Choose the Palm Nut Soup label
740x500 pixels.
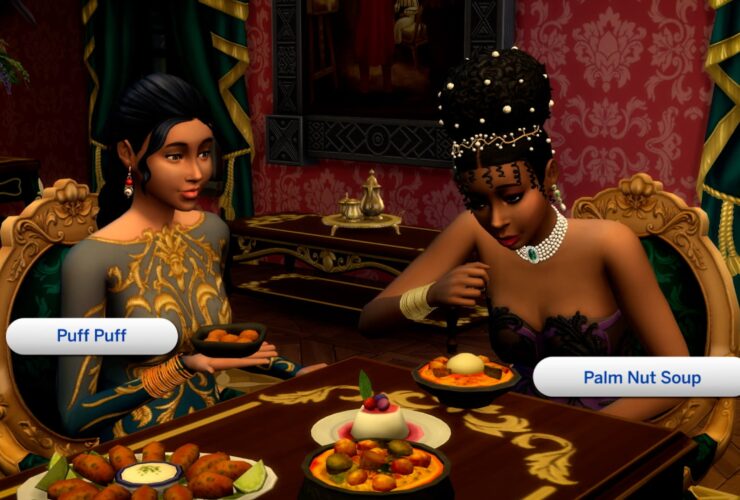click(x=640, y=378)
